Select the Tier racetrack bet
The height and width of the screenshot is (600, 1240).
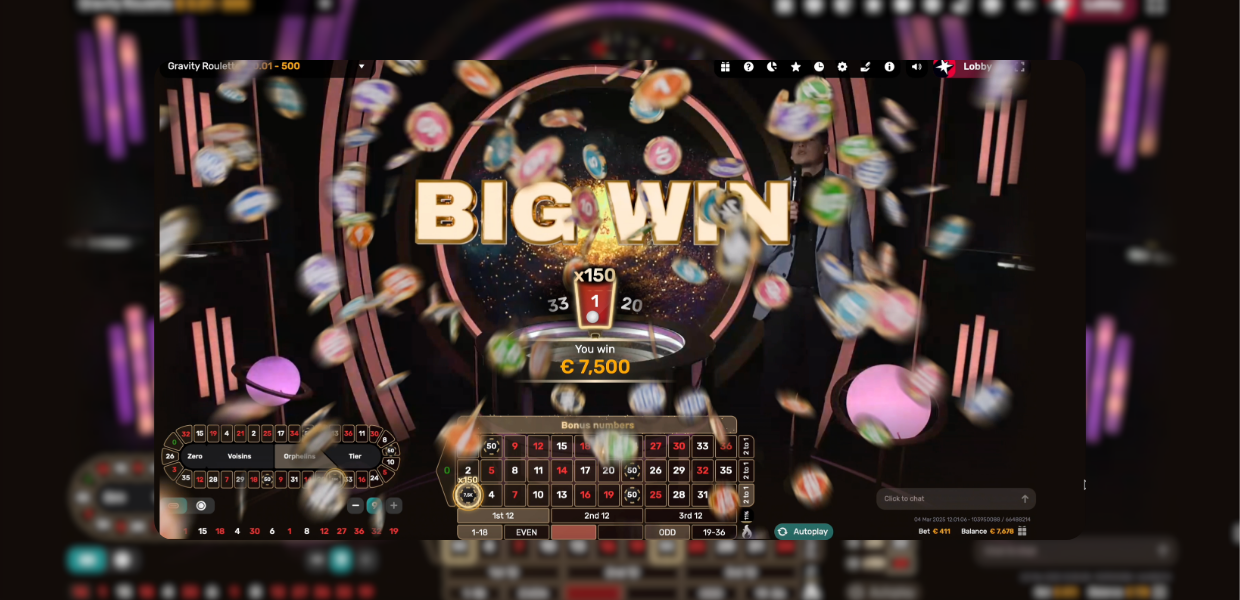(x=355, y=456)
